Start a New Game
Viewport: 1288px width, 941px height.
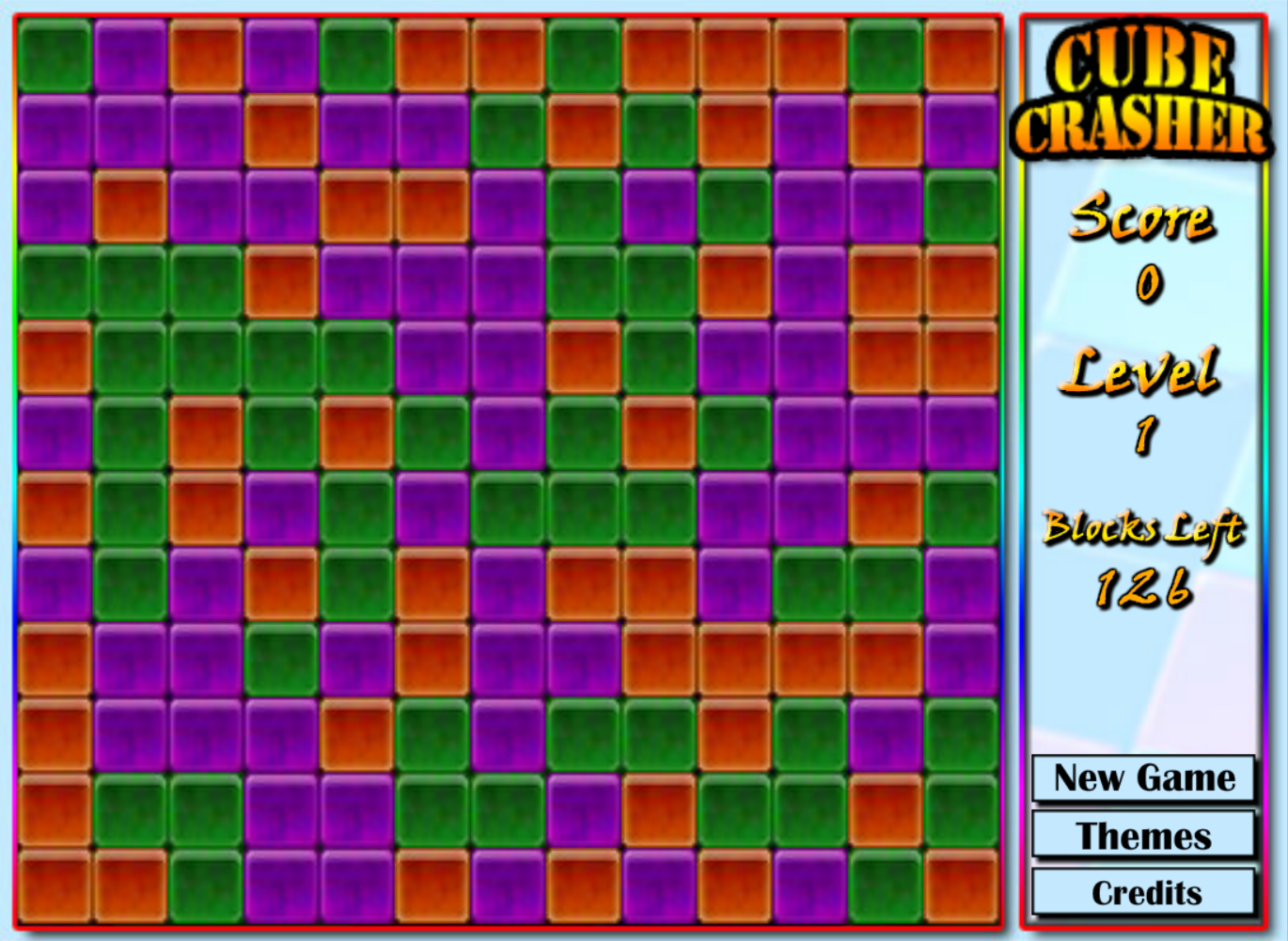tap(1145, 778)
